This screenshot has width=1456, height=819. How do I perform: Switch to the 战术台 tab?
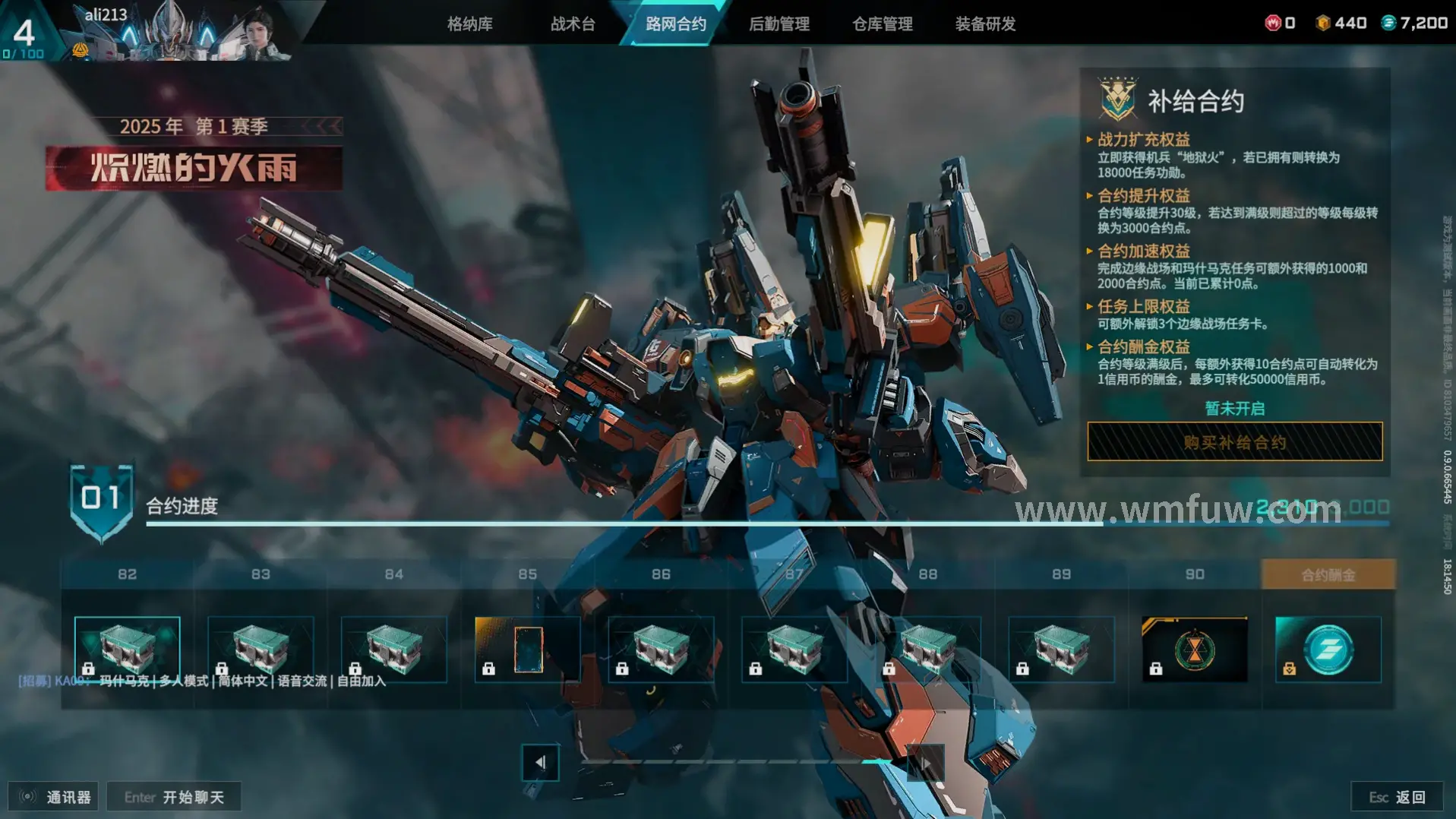coord(573,24)
